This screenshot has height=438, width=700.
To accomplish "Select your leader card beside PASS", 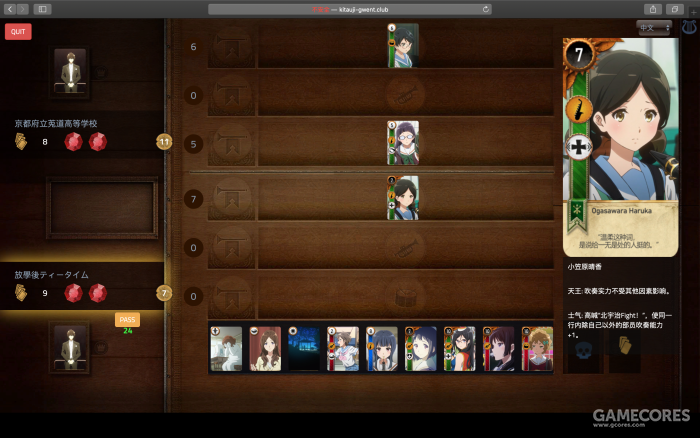I will tap(70, 347).
